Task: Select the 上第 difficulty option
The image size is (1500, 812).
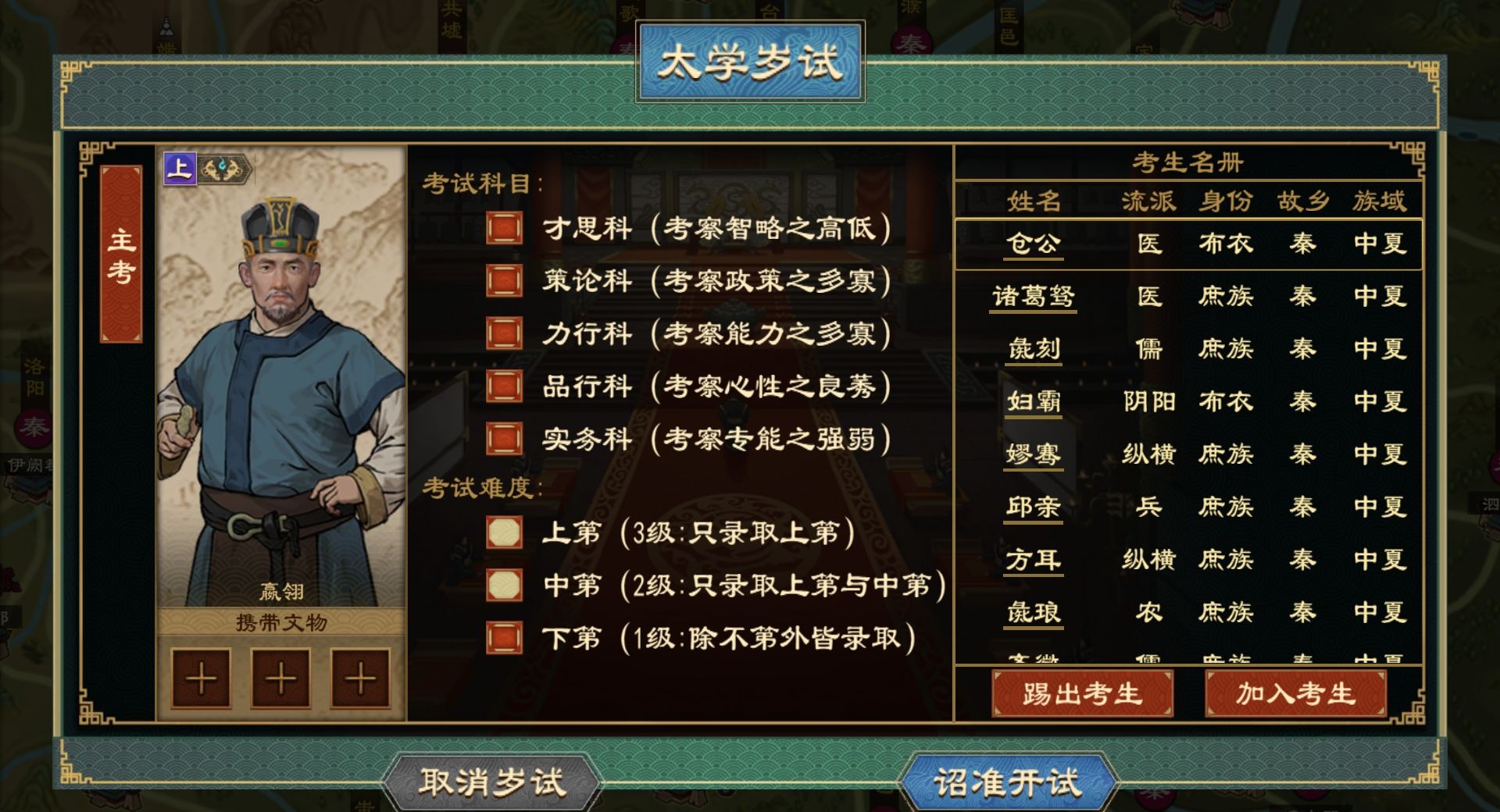Action: [504, 532]
